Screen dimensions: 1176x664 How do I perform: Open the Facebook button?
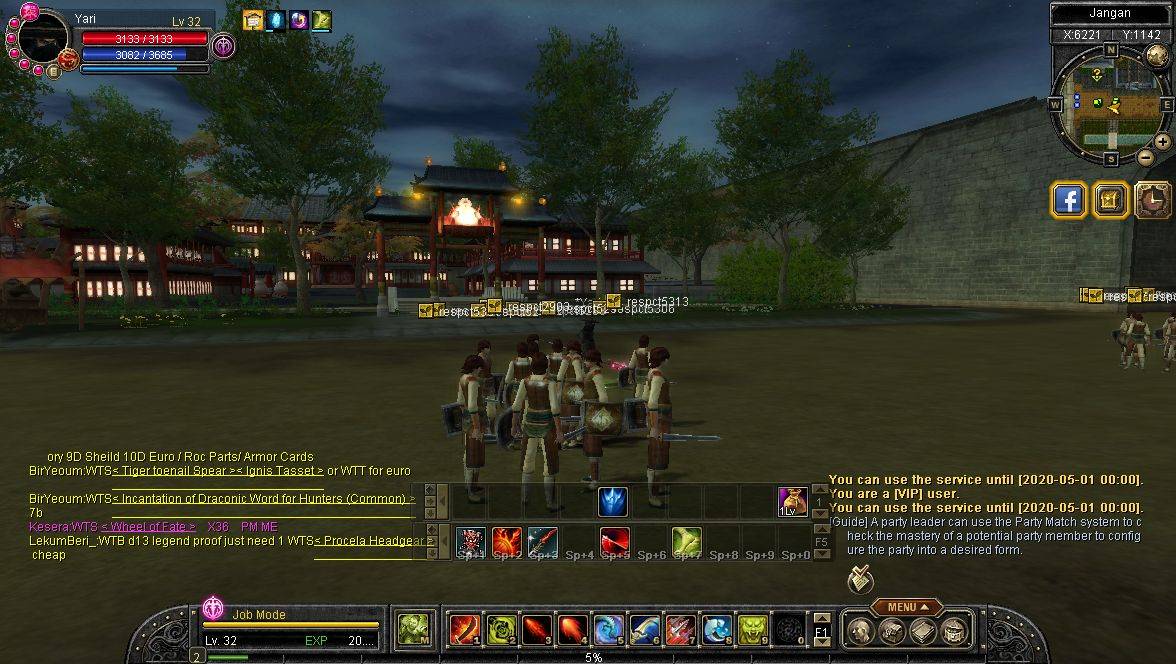tap(1069, 200)
